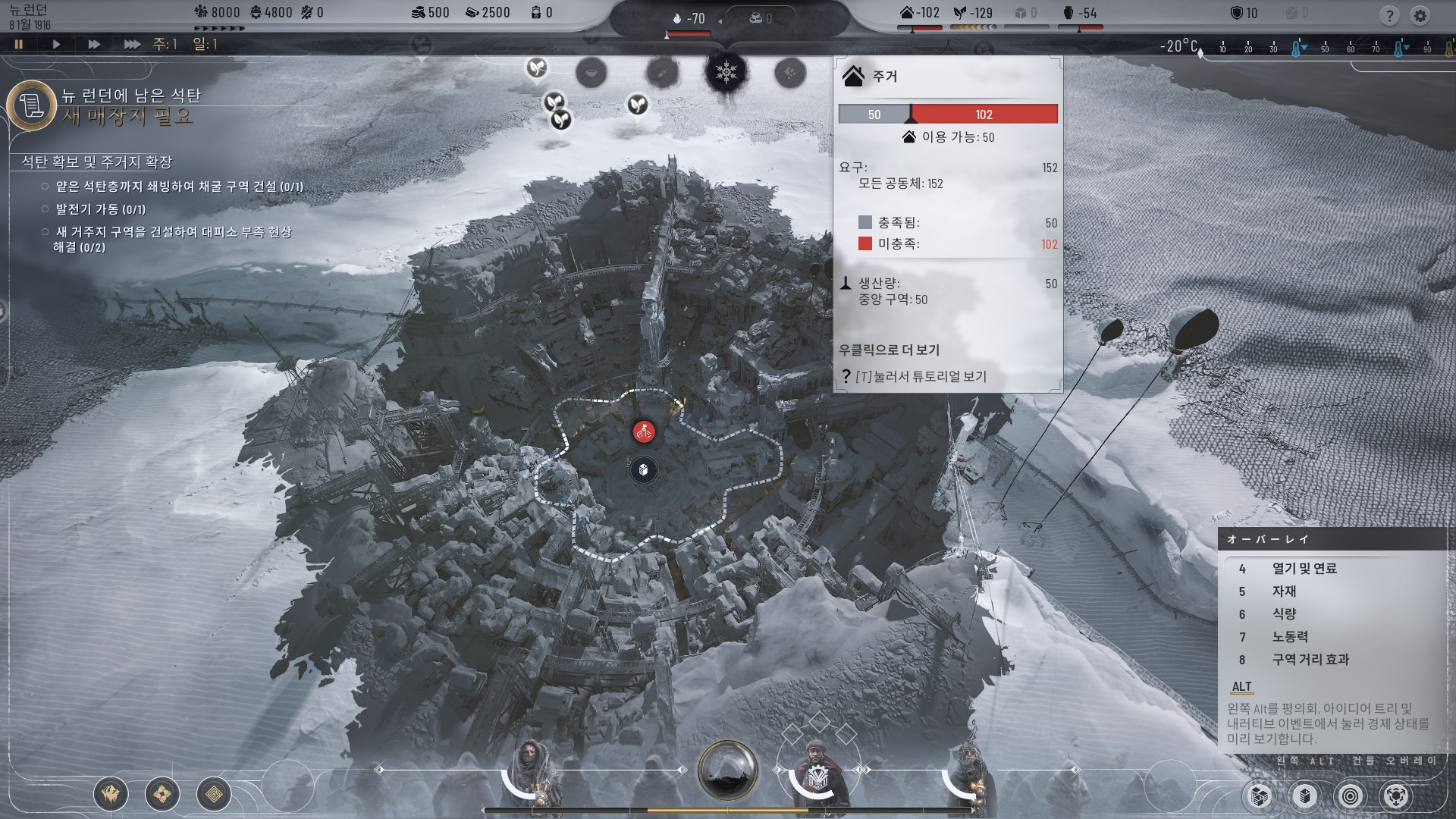Image resolution: width=1456 pixels, height=819 pixels.
Task: Click the snowflake cold status icon
Action: tap(726, 73)
